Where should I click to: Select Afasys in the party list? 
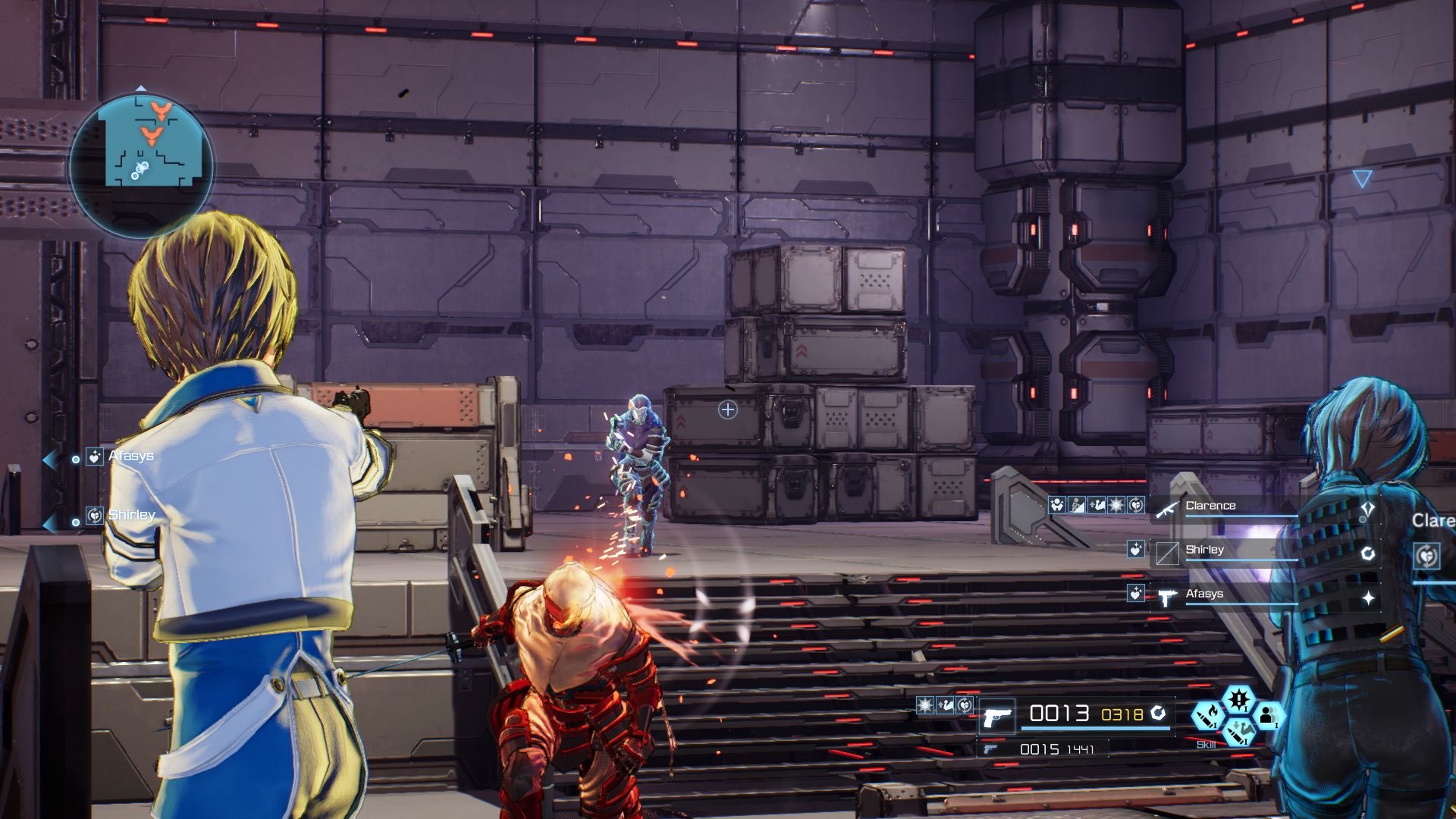(x=1204, y=594)
